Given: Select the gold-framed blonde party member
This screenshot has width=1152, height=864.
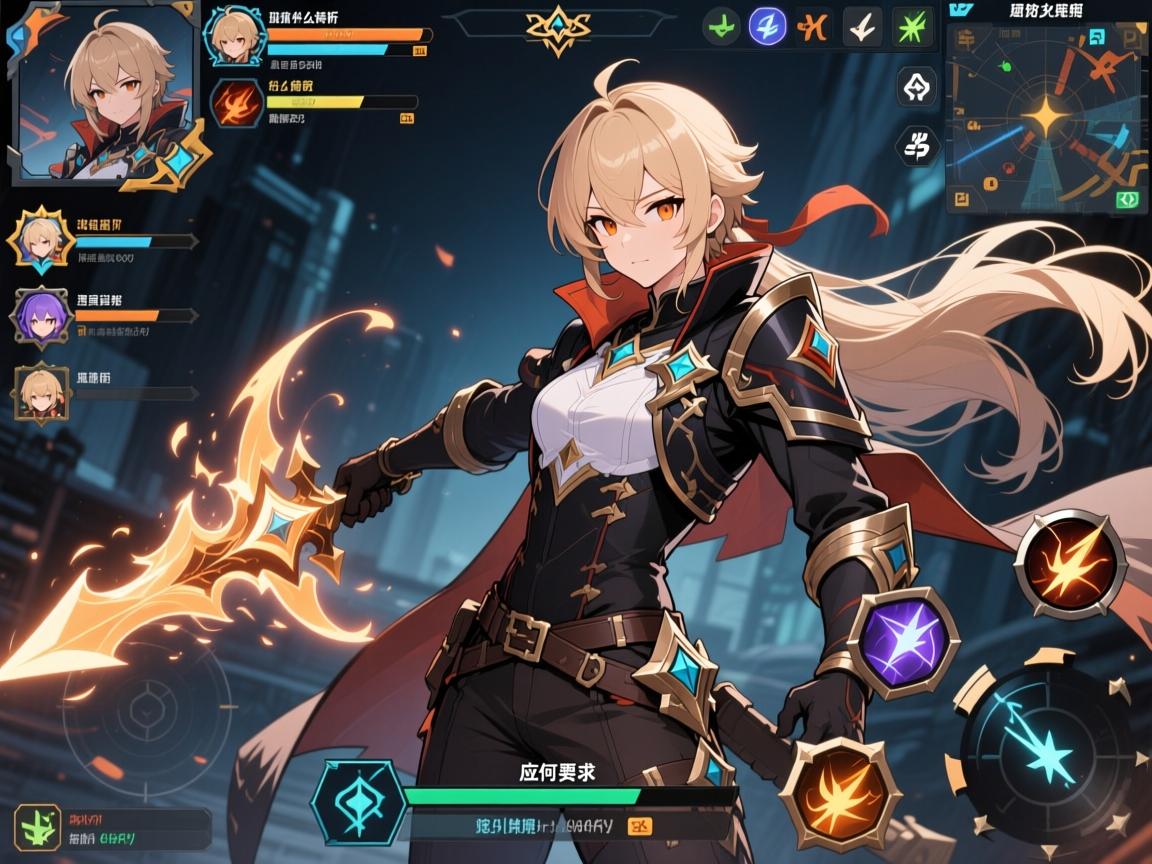Looking at the screenshot, I should tap(41, 240).
